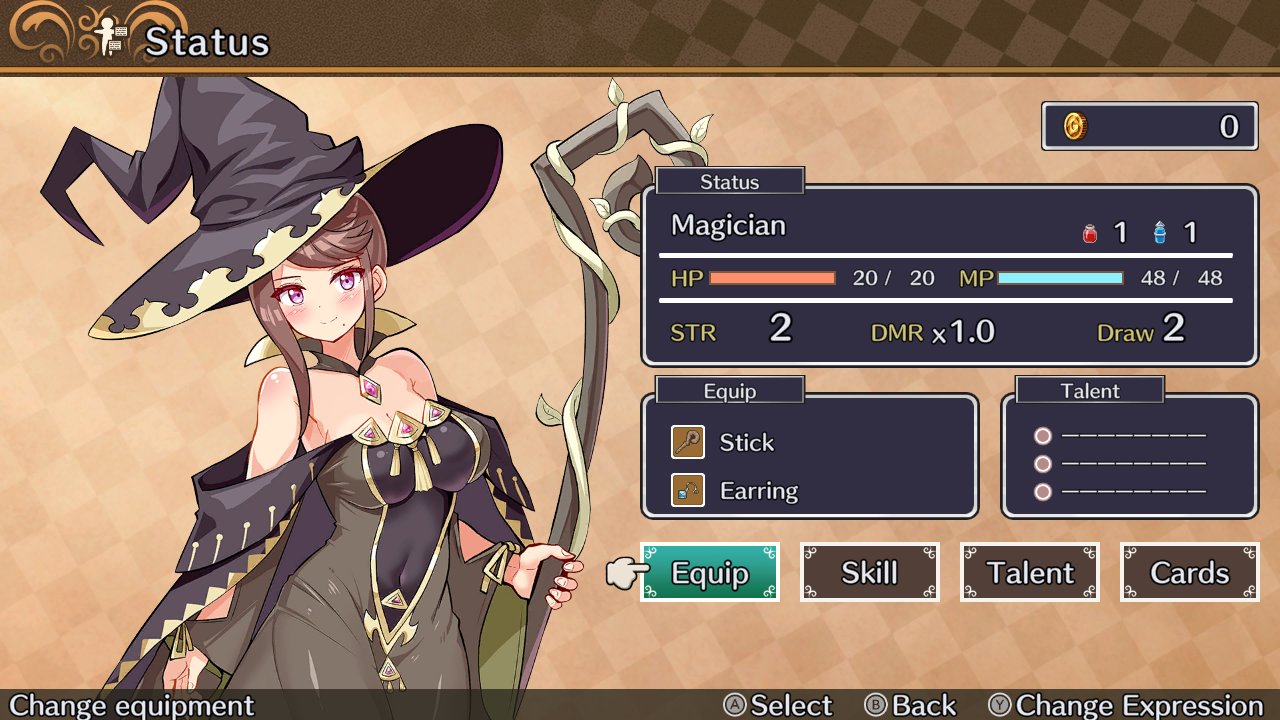Open the Talent menu button
Image resolution: width=1280 pixels, height=720 pixels.
pyautogui.click(x=1029, y=572)
